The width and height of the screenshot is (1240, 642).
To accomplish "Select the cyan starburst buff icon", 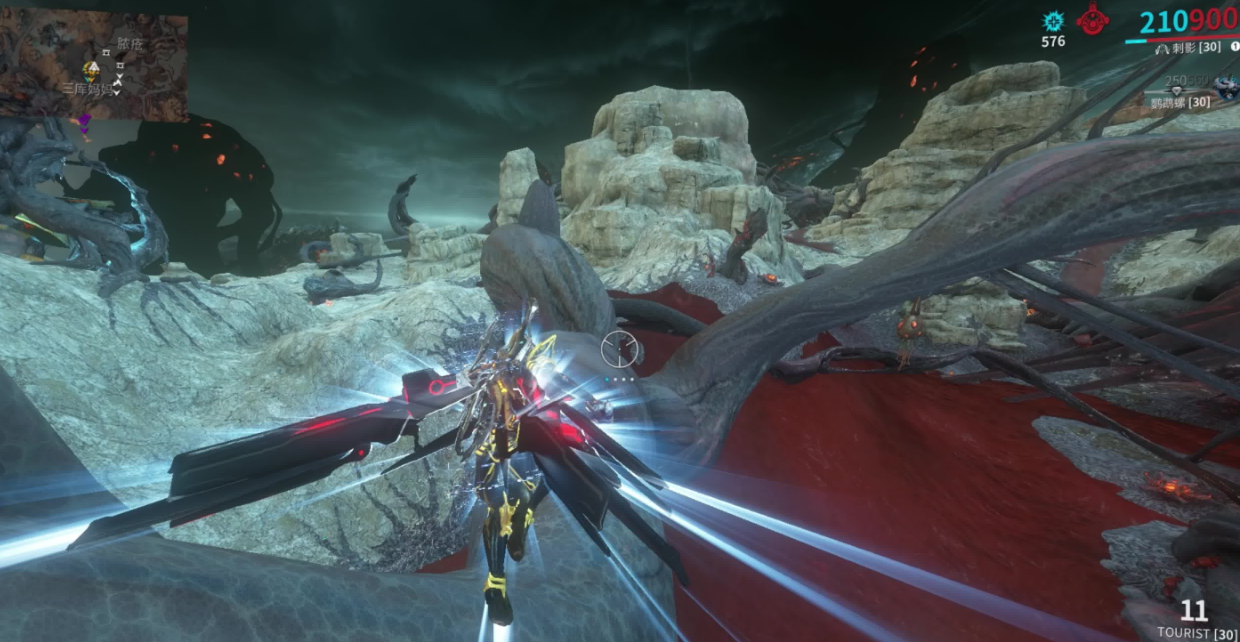I will point(1052,21).
